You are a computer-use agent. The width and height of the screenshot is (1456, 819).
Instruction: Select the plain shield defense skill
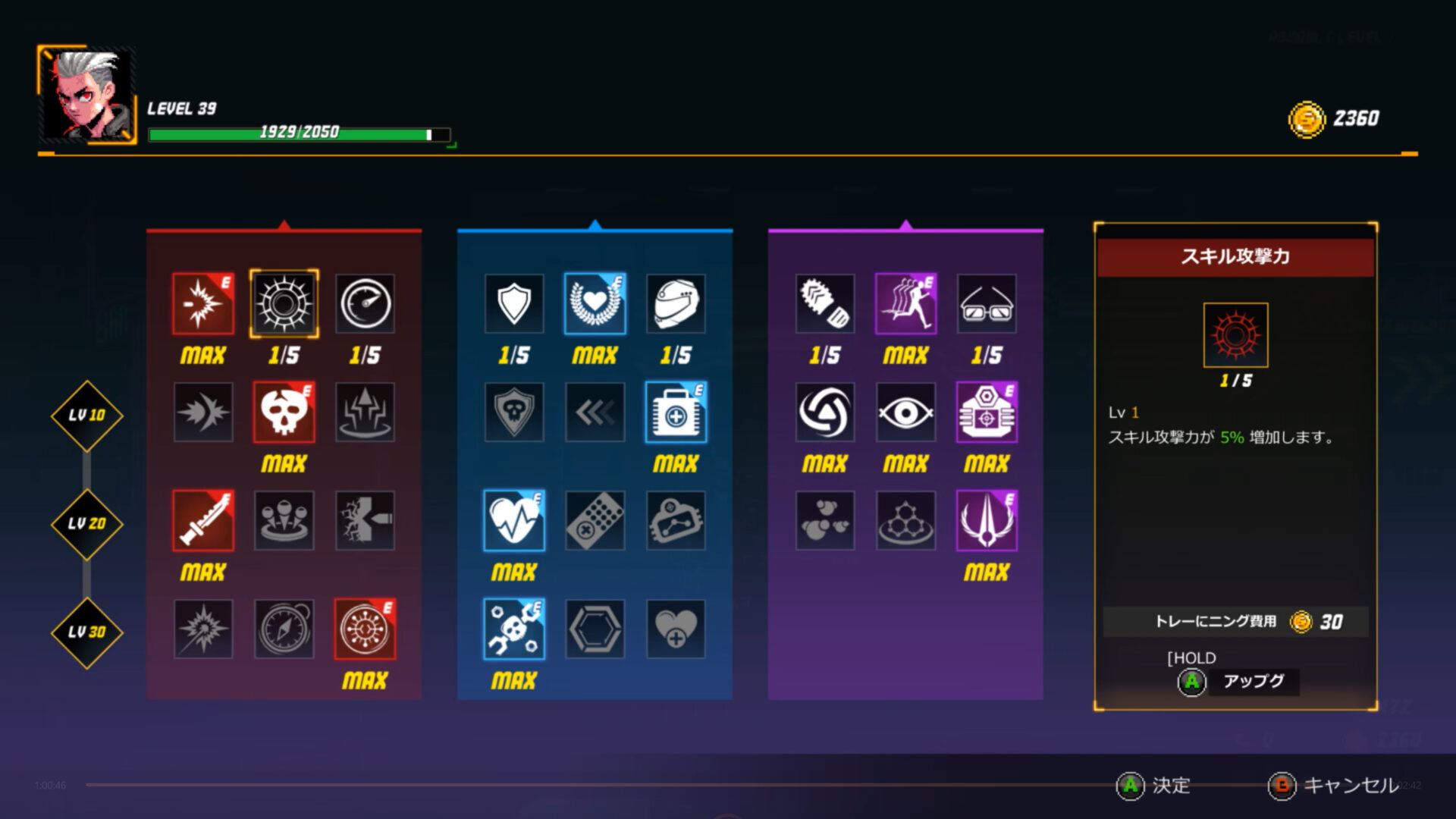coord(514,303)
